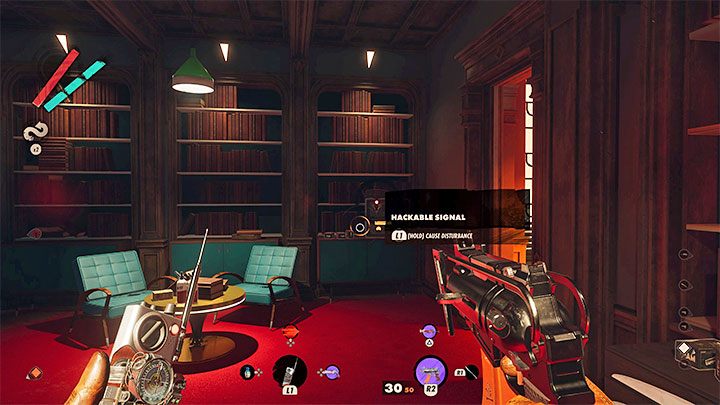Viewport: 720px width, 405px height.
Task: Switch to the upper small purple weapon icon
Action: click(428, 329)
